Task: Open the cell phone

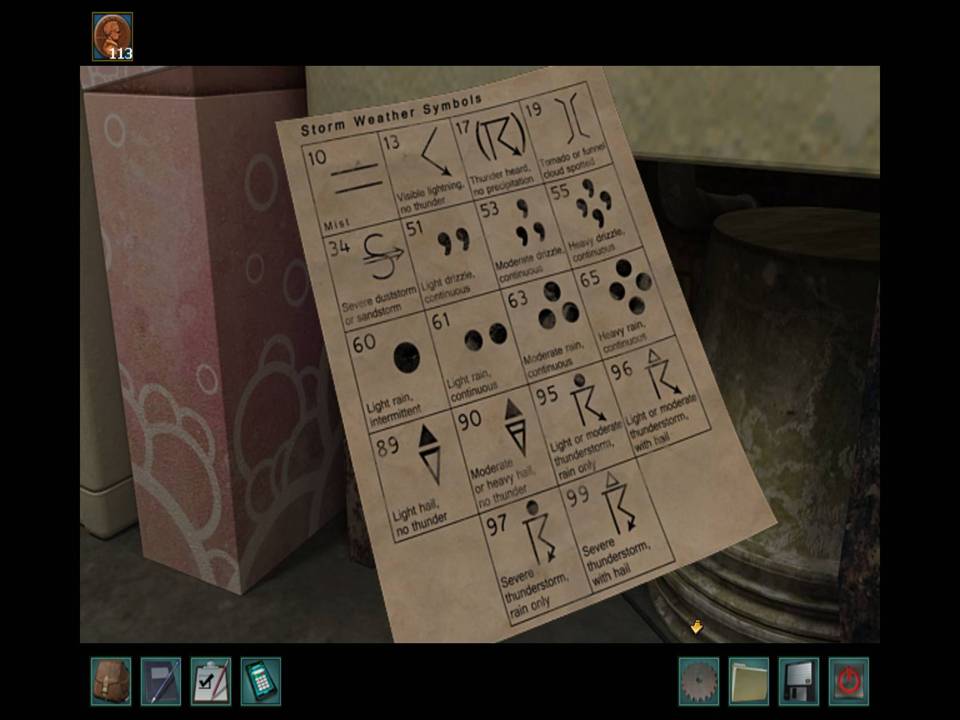Action: [261, 681]
